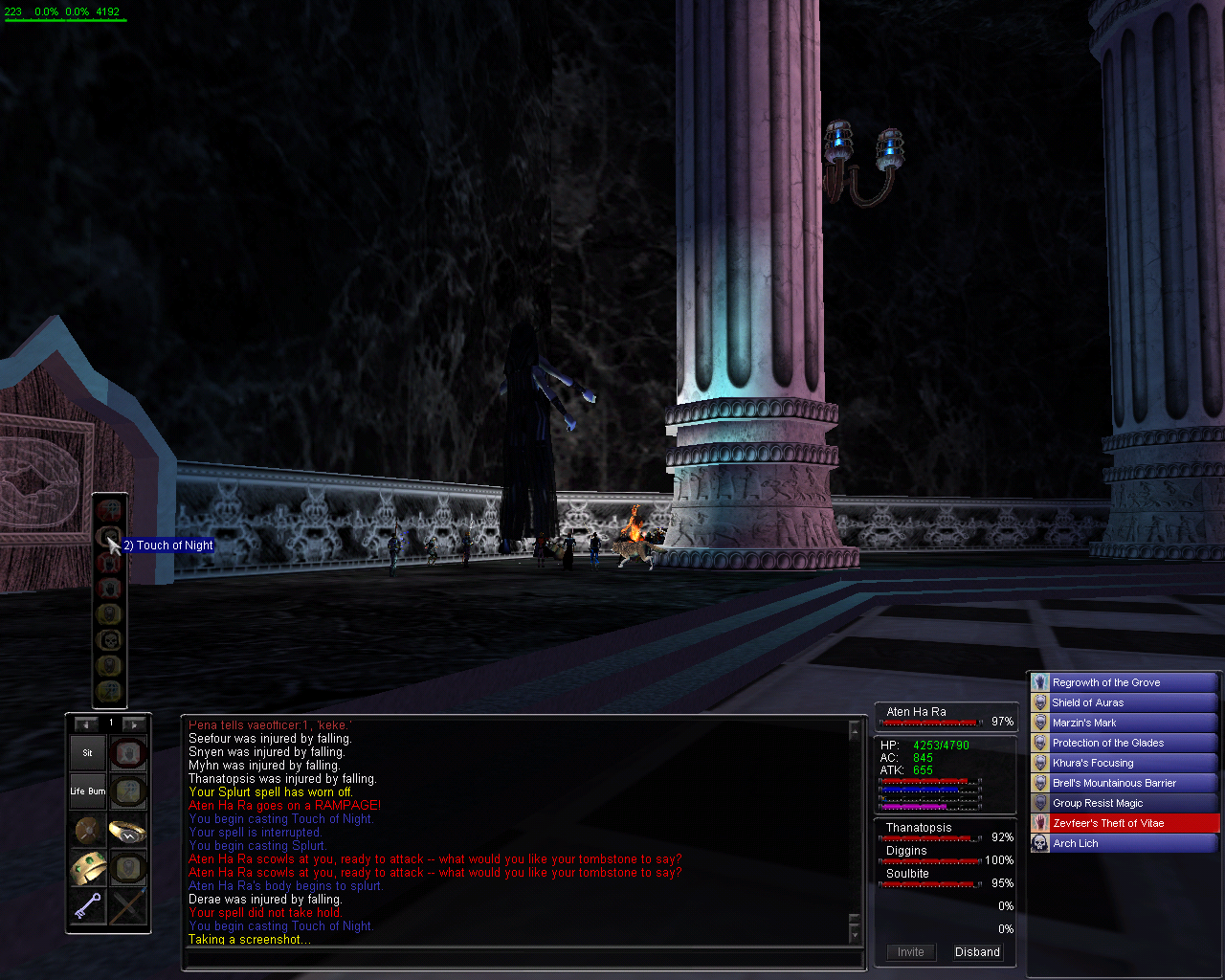This screenshot has height=980, width=1225.
Task: Cast Touch of Night spell gem
Action: tap(110, 537)
